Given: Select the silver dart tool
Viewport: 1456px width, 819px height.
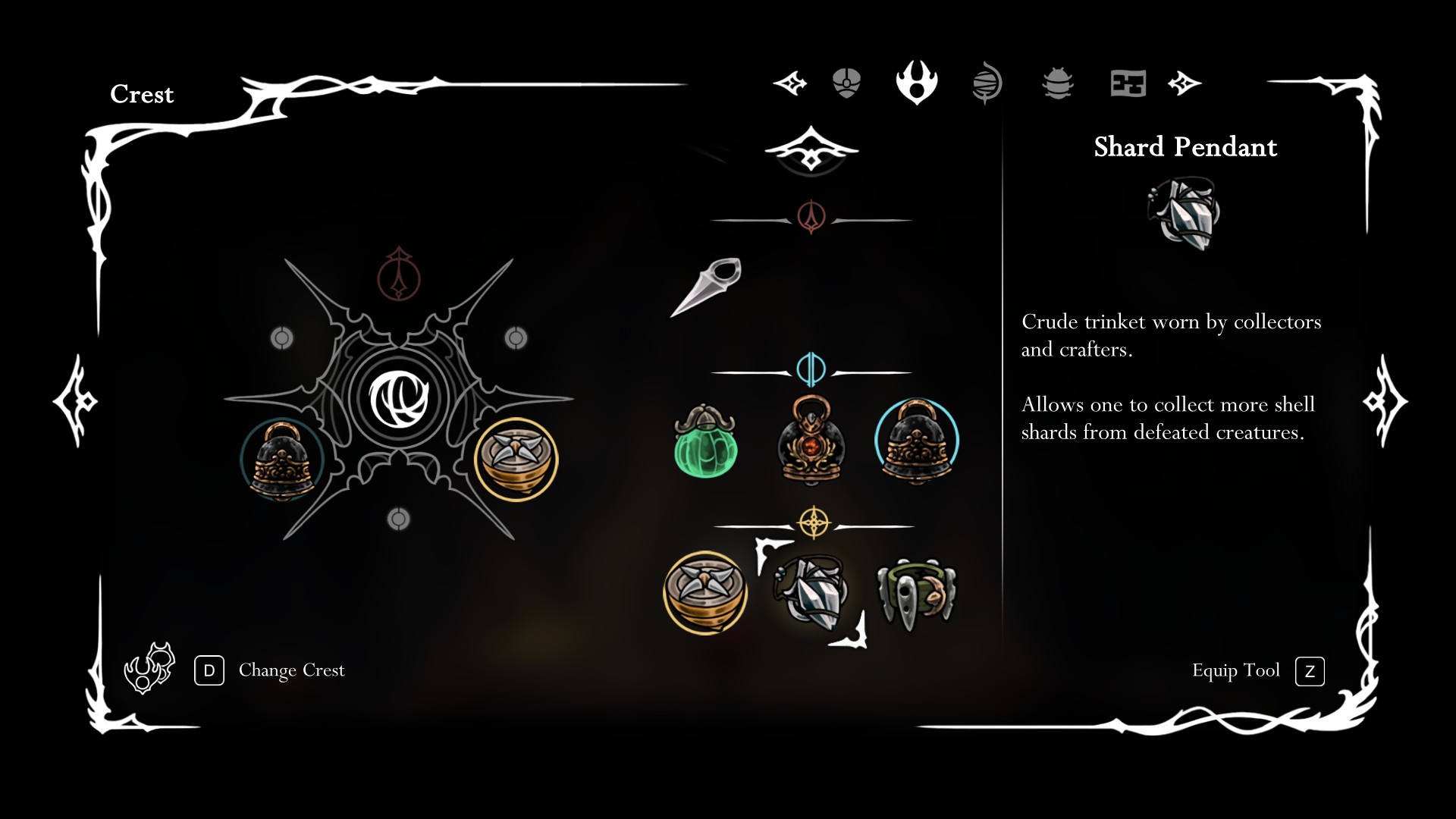Looking at the screenshot, I should coord(706,287).
